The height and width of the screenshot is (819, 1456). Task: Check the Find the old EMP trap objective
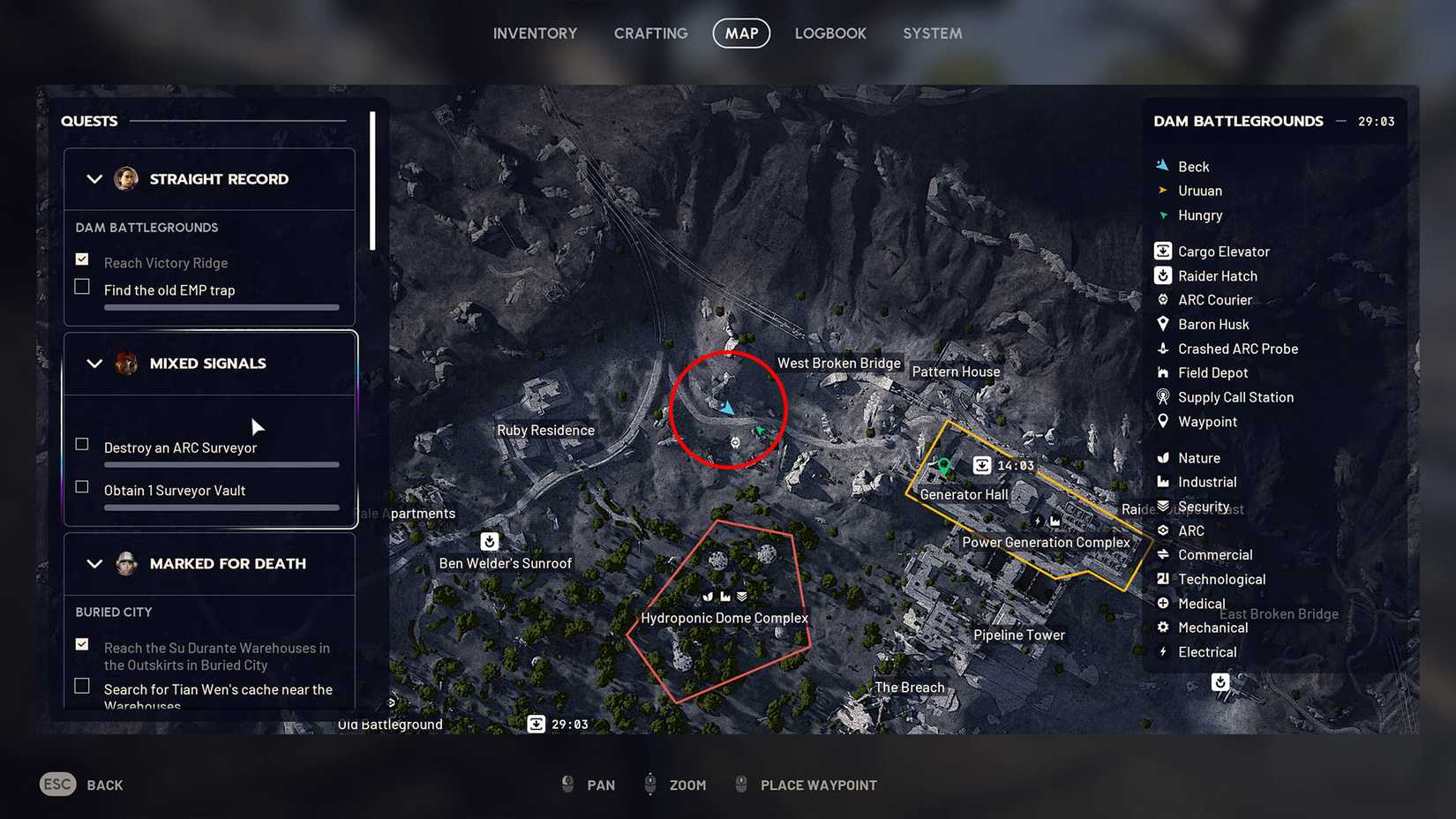point(82,286)
